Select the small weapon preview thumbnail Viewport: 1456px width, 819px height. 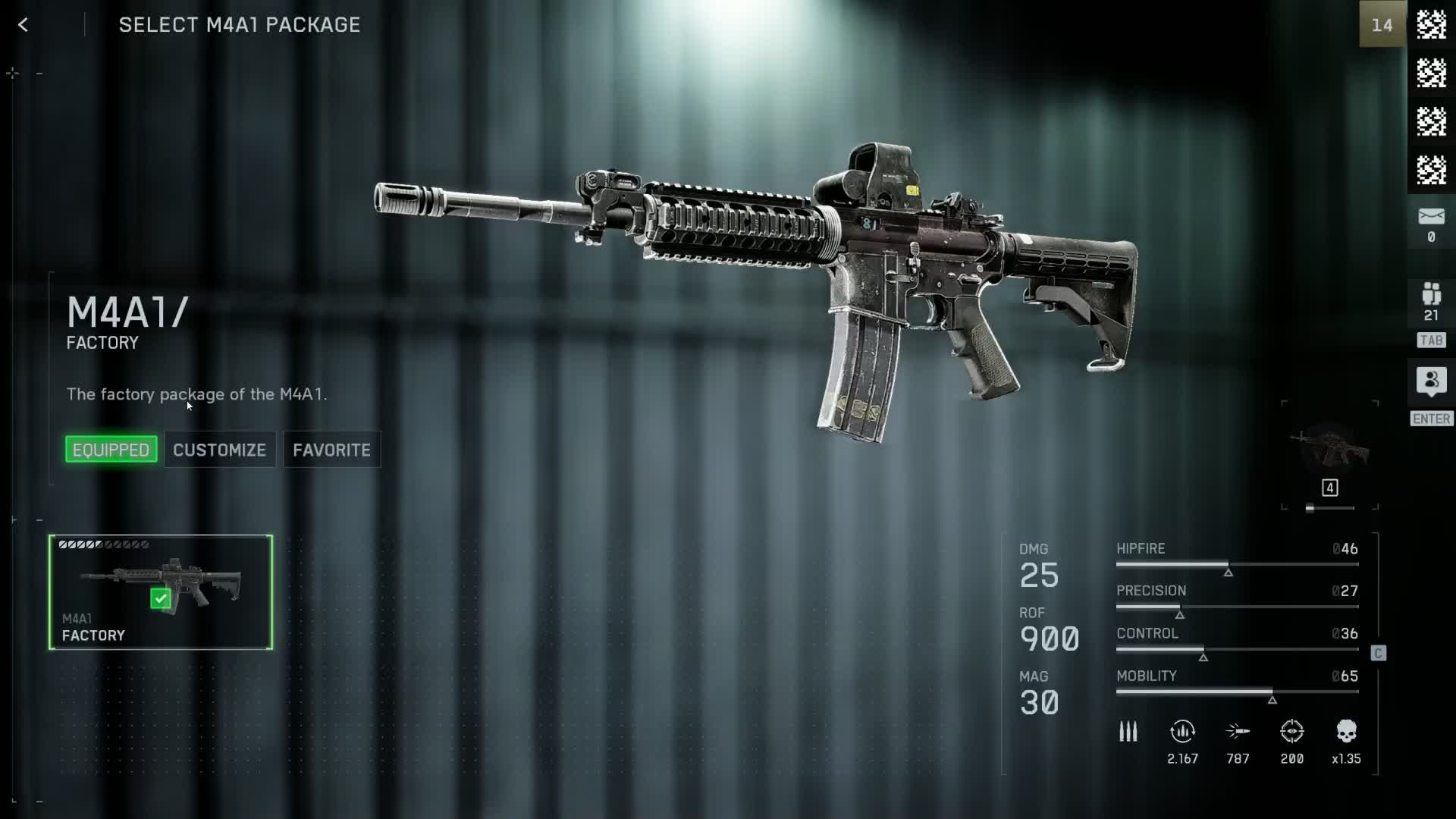click(x=1329, y=447)
